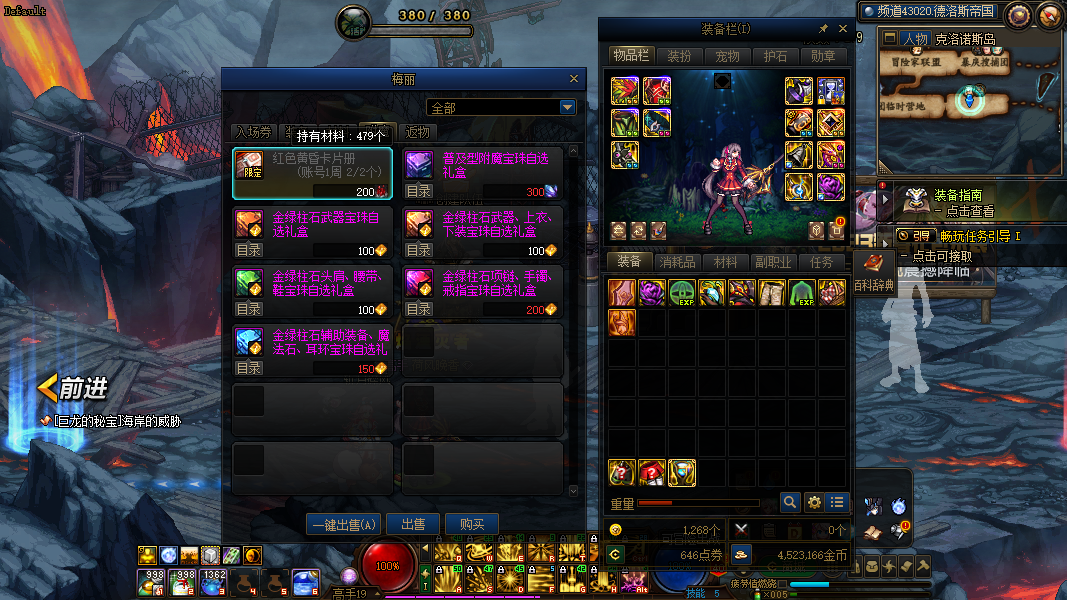Select the 普及型附魔宝珠自选礼盒 item
Viewport: 1067px width, 600px height.
483,173
